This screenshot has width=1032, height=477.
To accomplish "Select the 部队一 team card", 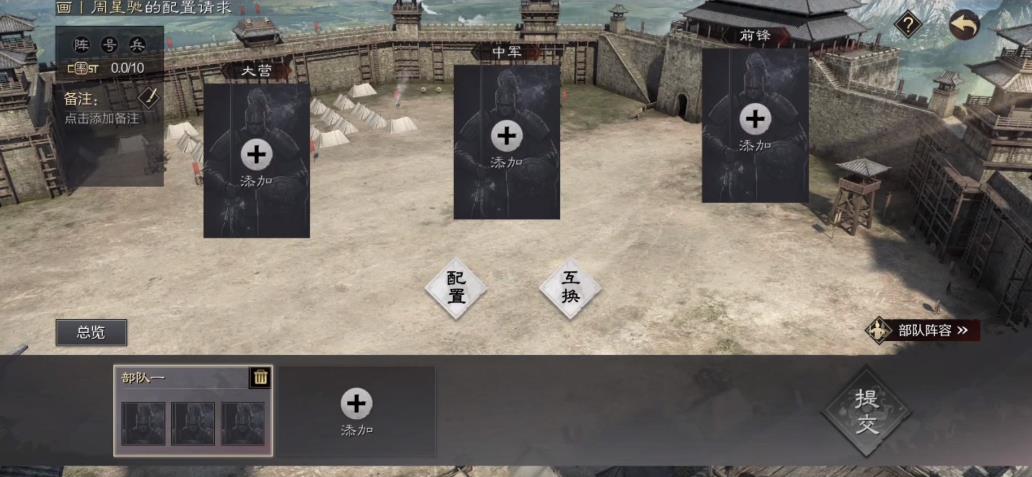I will (193, 420).
